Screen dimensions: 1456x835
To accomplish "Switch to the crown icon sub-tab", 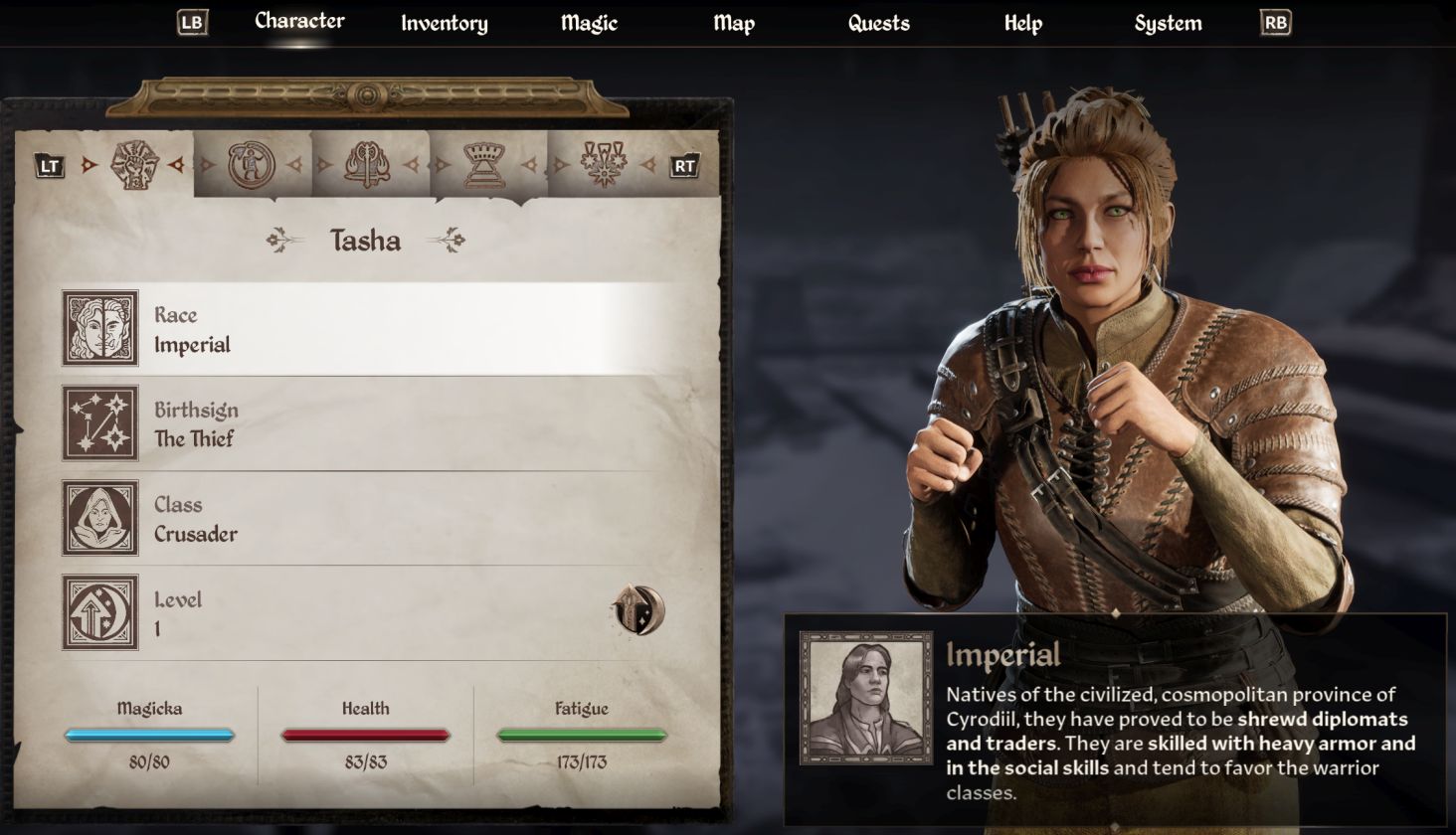I will [x=484, y=165].
